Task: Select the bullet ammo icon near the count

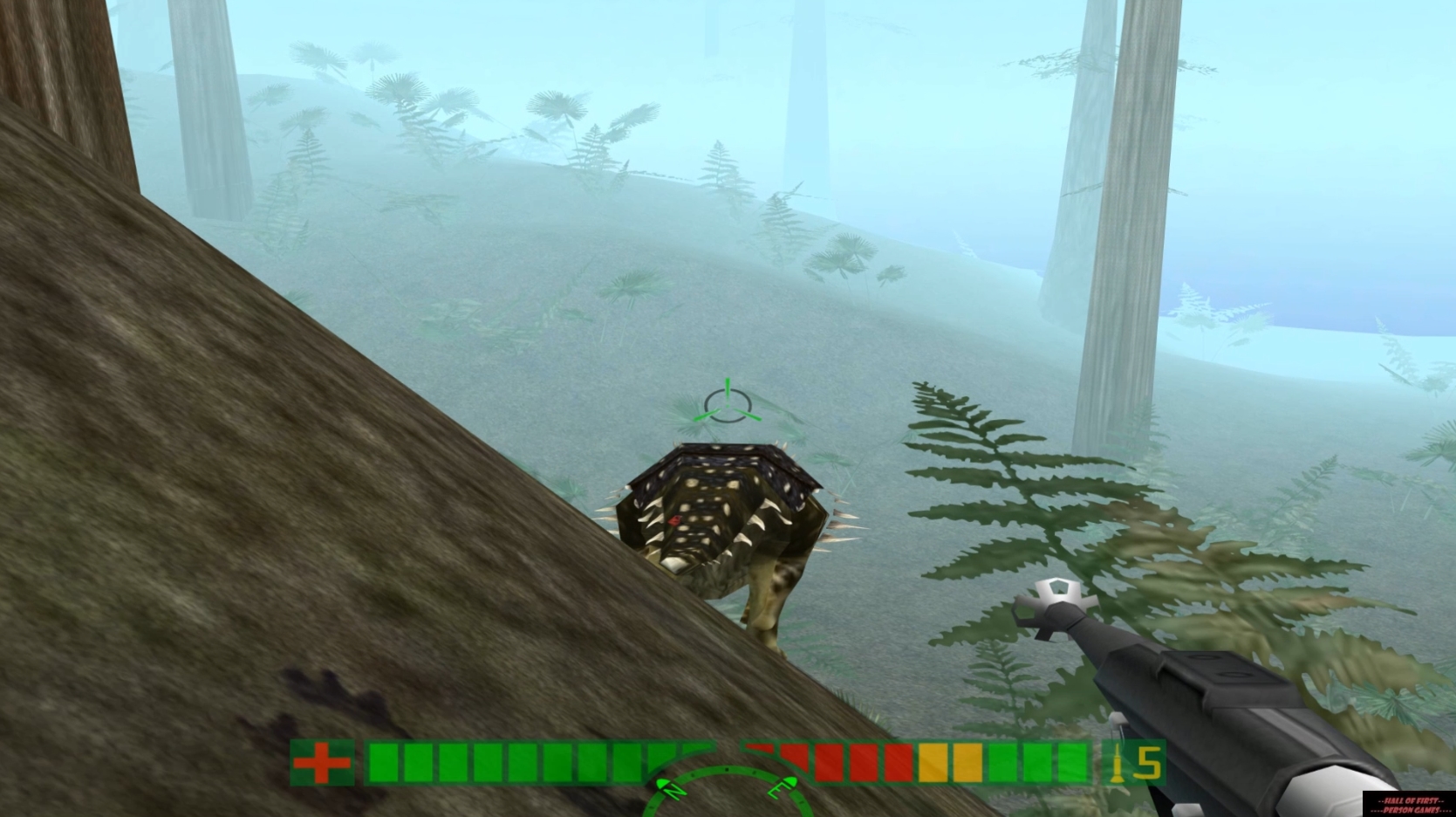Action: click(1118, 763)
